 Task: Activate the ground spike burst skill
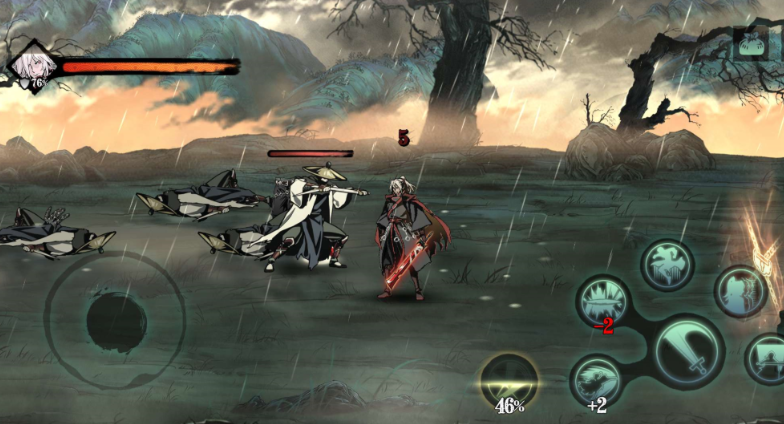click(x=604, y=301)
